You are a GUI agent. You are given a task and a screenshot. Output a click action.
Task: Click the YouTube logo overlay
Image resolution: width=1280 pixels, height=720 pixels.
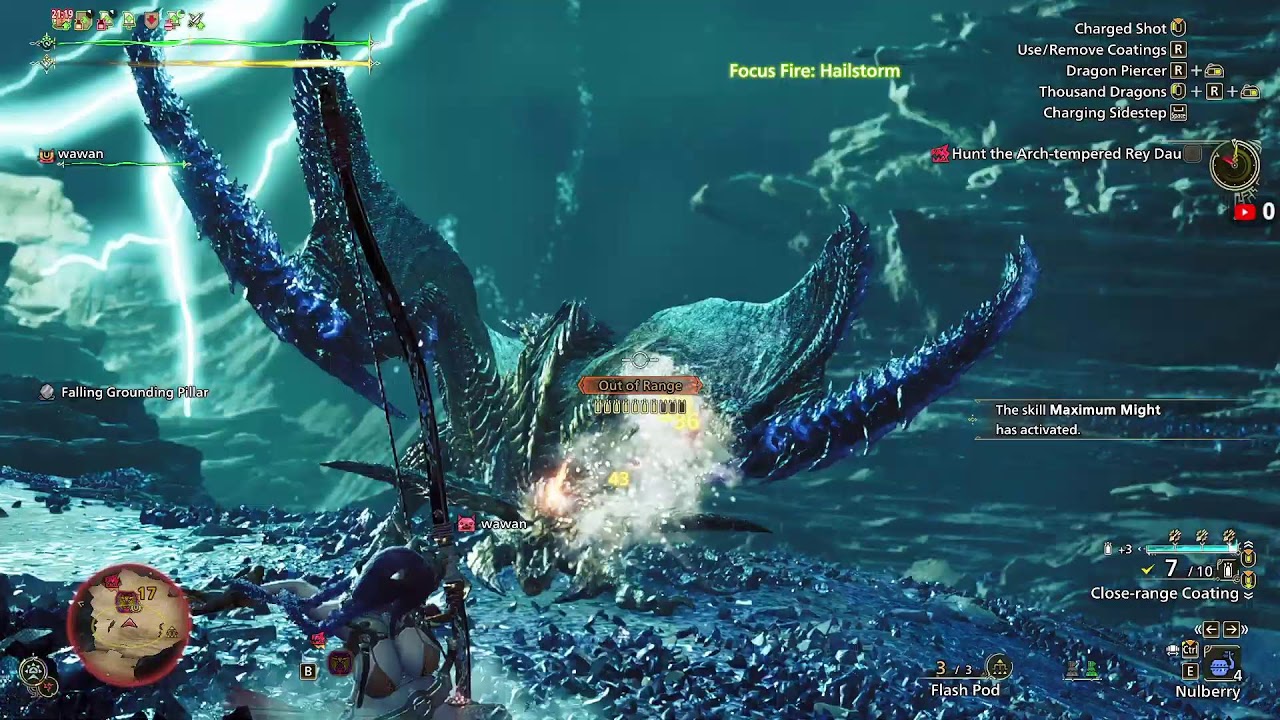(x=1245, y=211)
